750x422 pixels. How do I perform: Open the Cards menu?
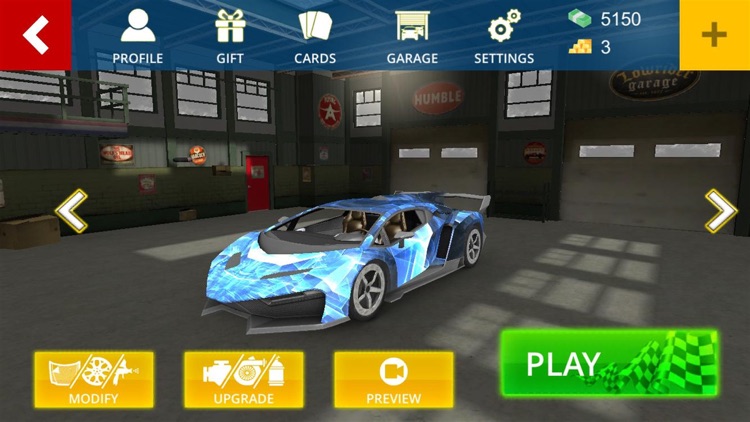315,37
